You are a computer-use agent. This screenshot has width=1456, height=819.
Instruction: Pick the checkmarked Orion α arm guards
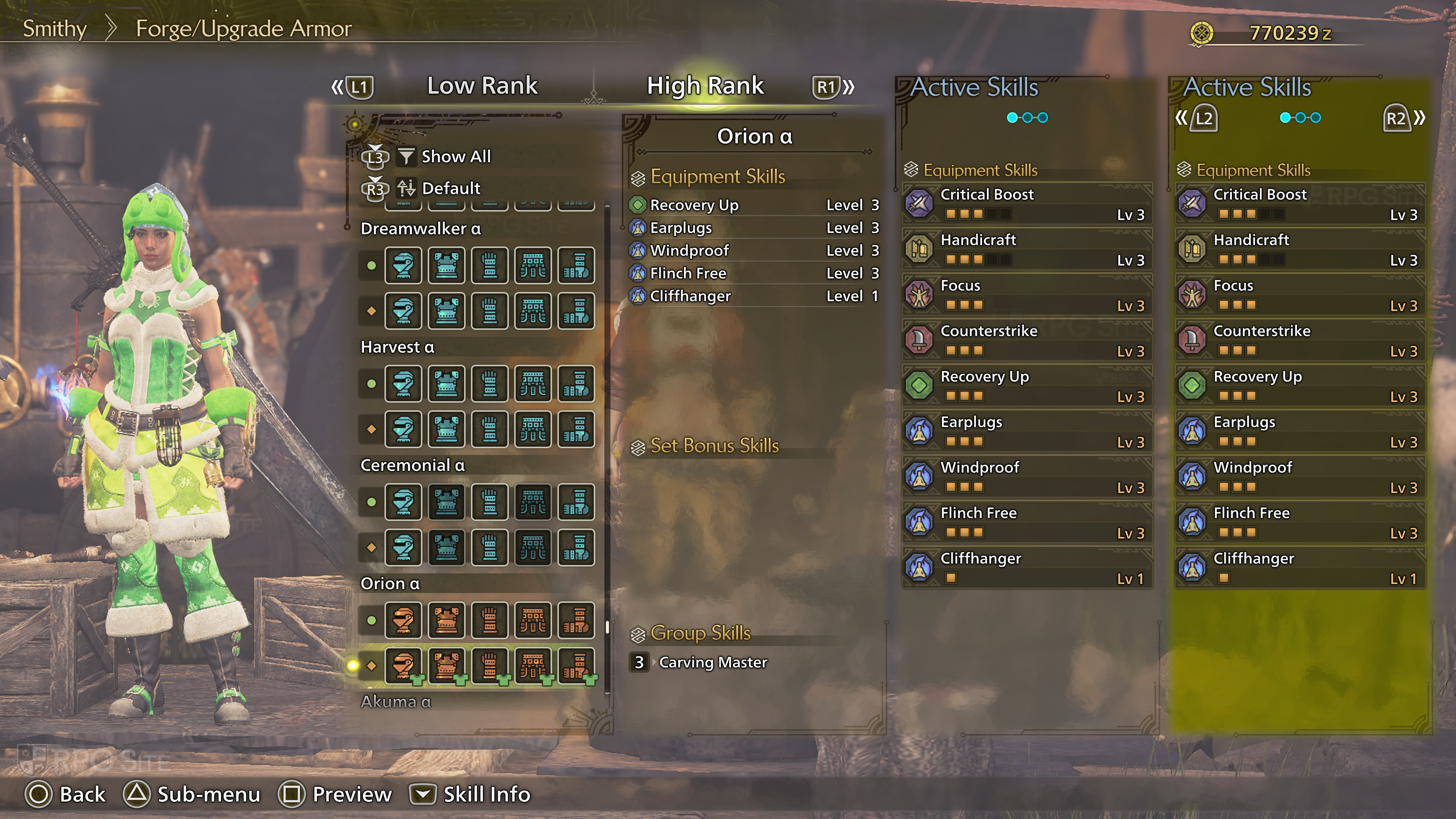tap(490, 665)
